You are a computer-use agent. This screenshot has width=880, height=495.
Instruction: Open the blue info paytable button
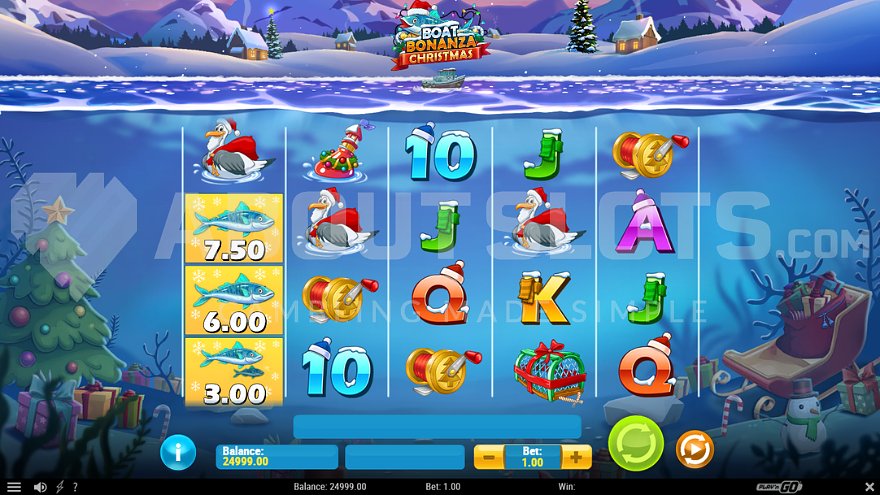pyautogui.click(x=178, y=452)
